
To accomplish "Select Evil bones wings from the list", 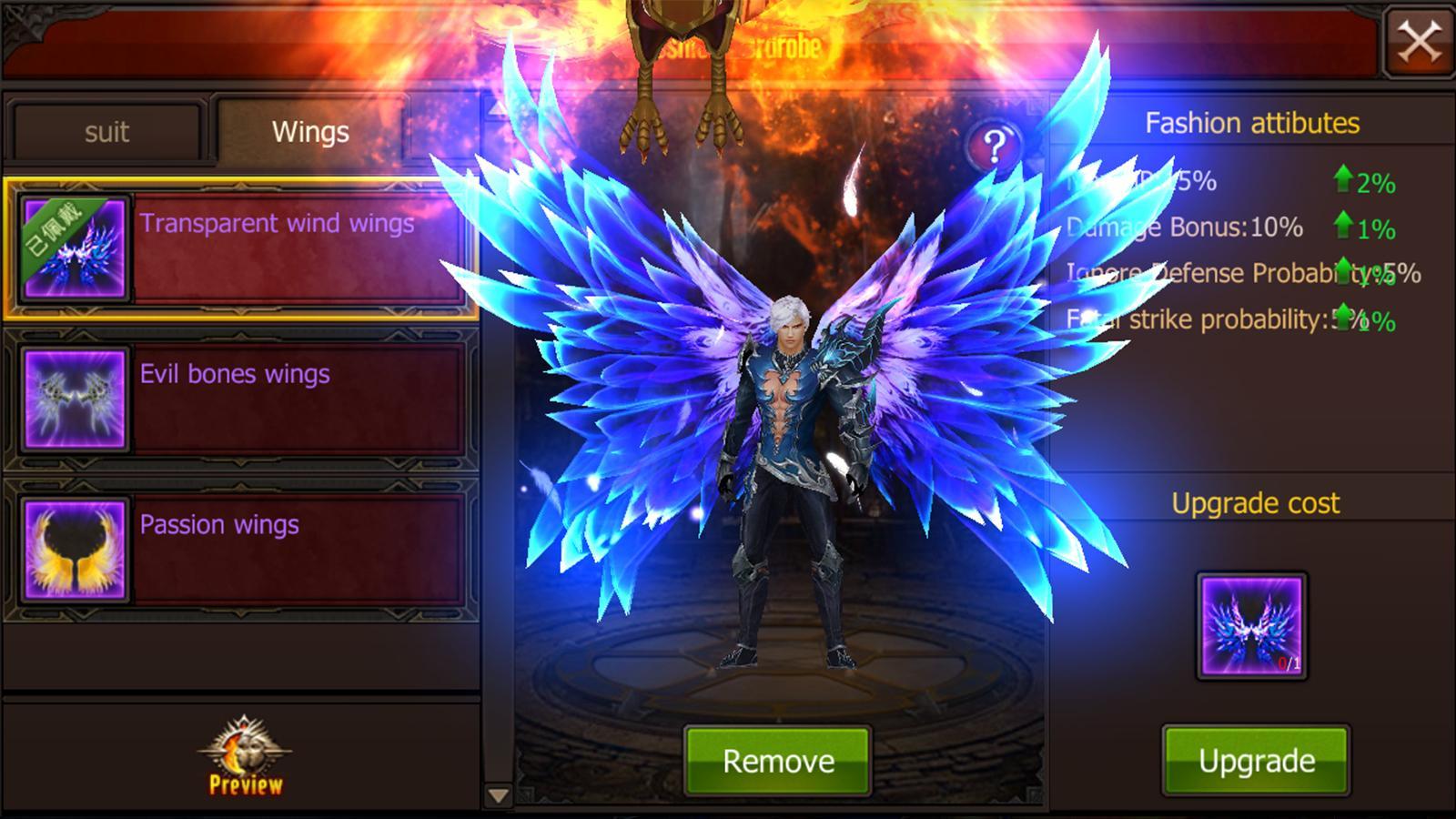I will click(x=273, y=398).
